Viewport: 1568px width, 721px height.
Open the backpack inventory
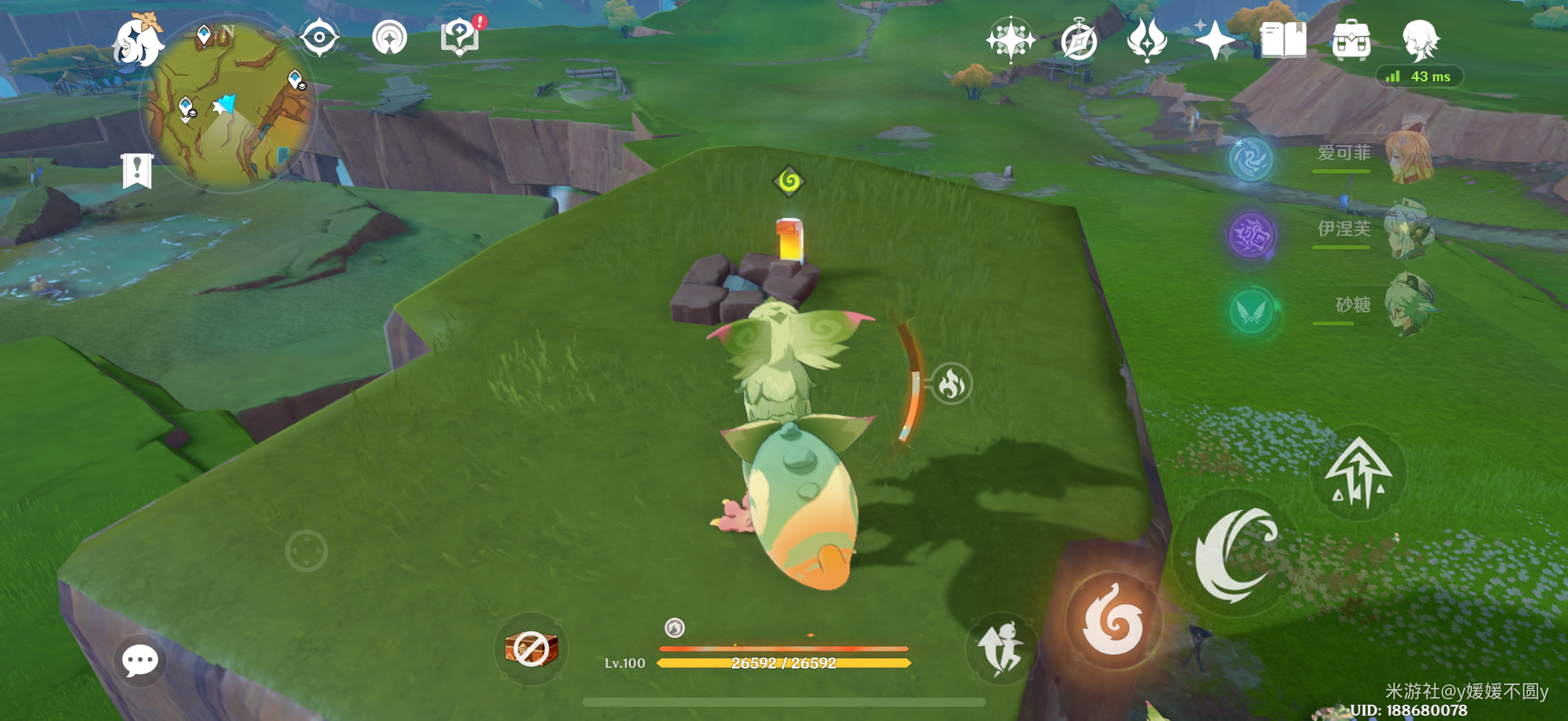[1351, 40]
